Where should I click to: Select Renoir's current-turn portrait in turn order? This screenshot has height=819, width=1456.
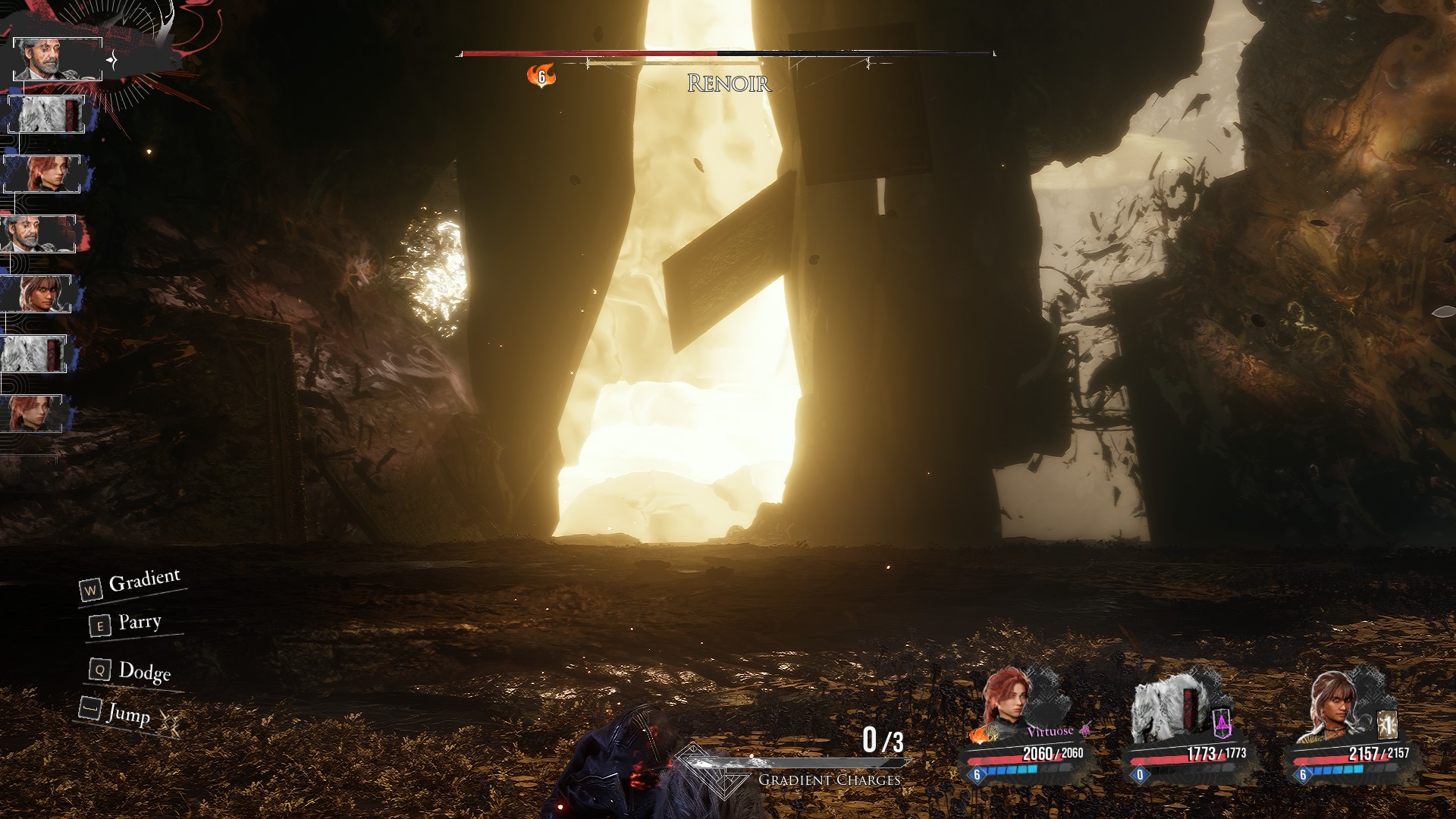(x=57, y=58)
